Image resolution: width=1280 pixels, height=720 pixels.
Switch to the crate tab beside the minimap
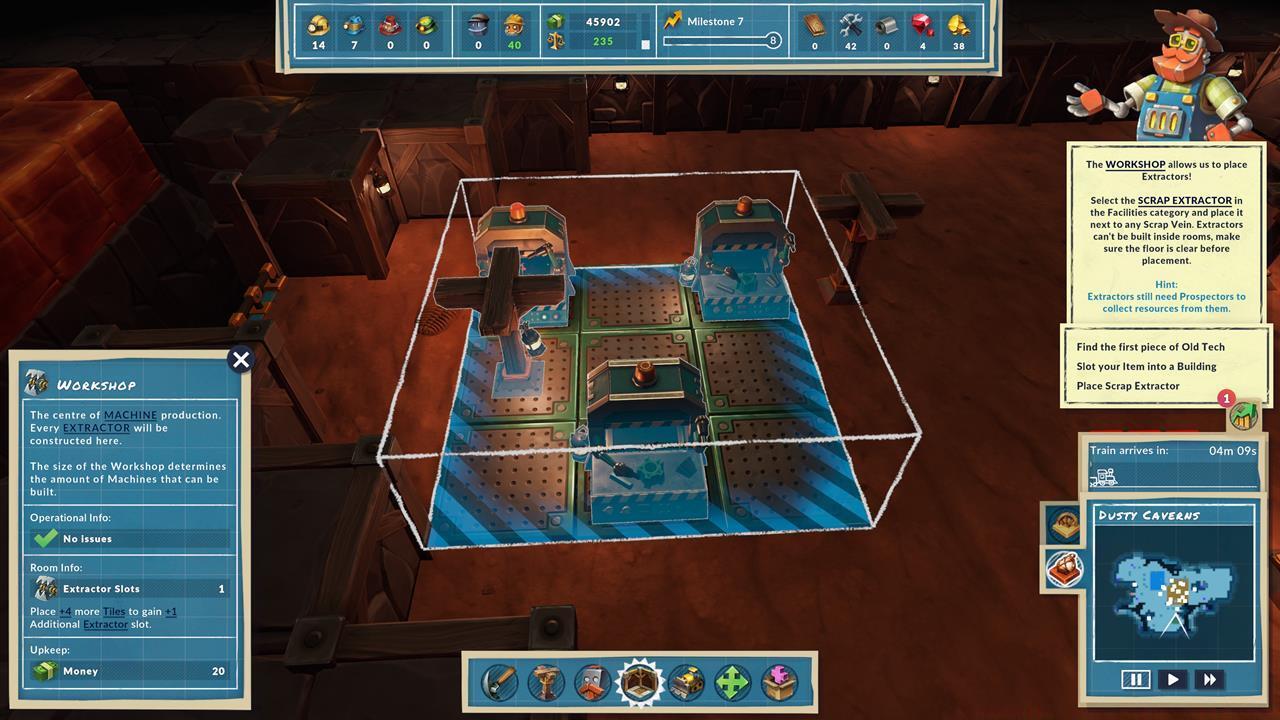click(x=1064, y=567)
